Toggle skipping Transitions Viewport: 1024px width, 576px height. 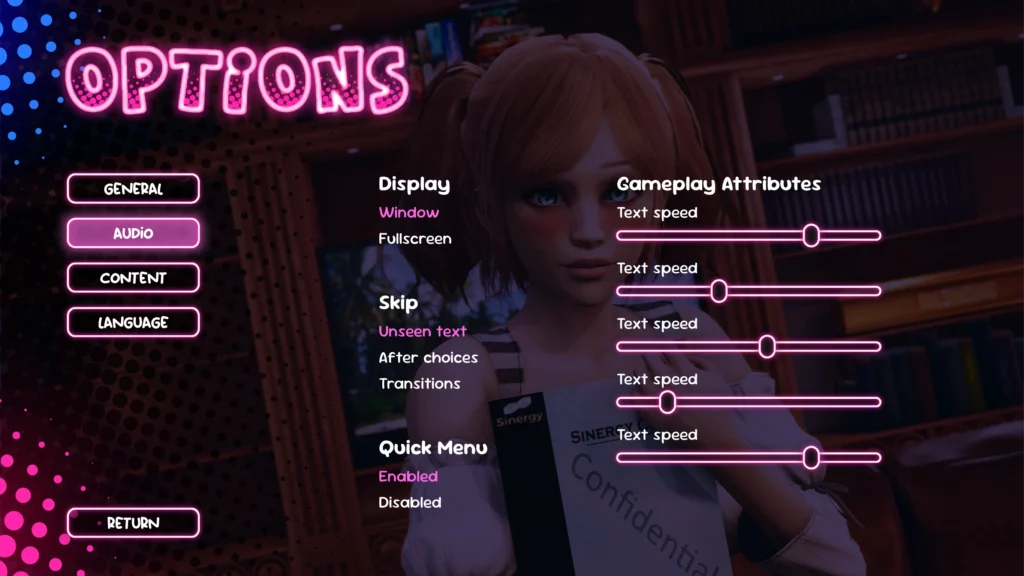click(x=419, y=383)
